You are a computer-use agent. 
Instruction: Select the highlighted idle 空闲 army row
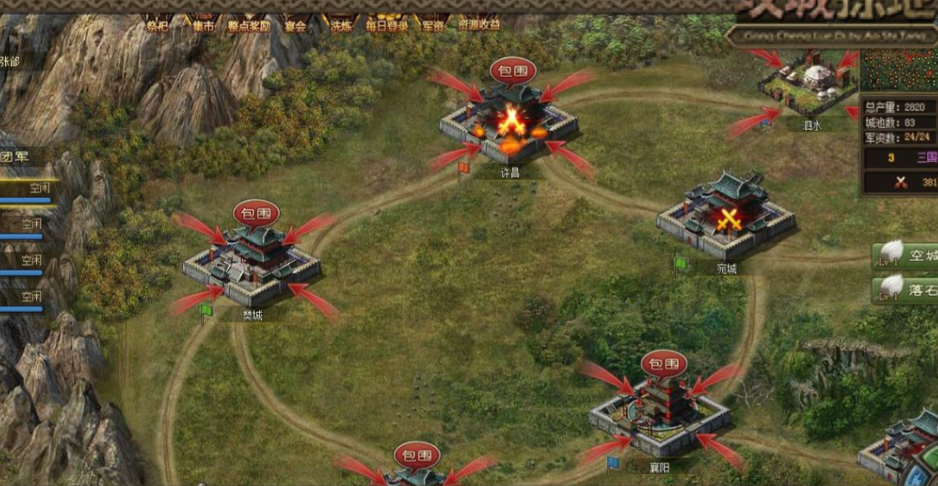click(30, 188)
